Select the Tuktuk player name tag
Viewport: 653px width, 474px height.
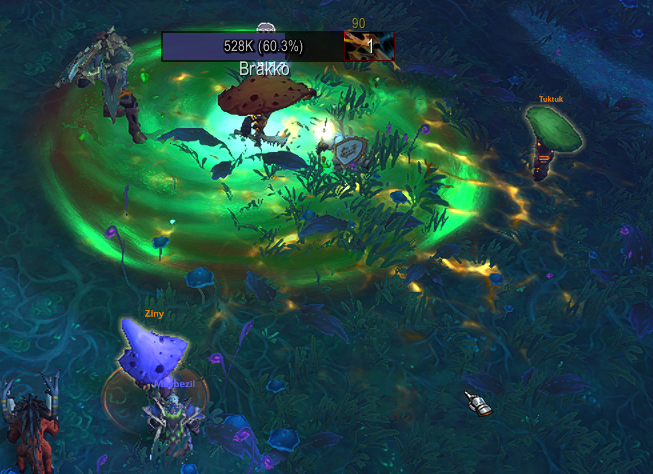[552, 99]
